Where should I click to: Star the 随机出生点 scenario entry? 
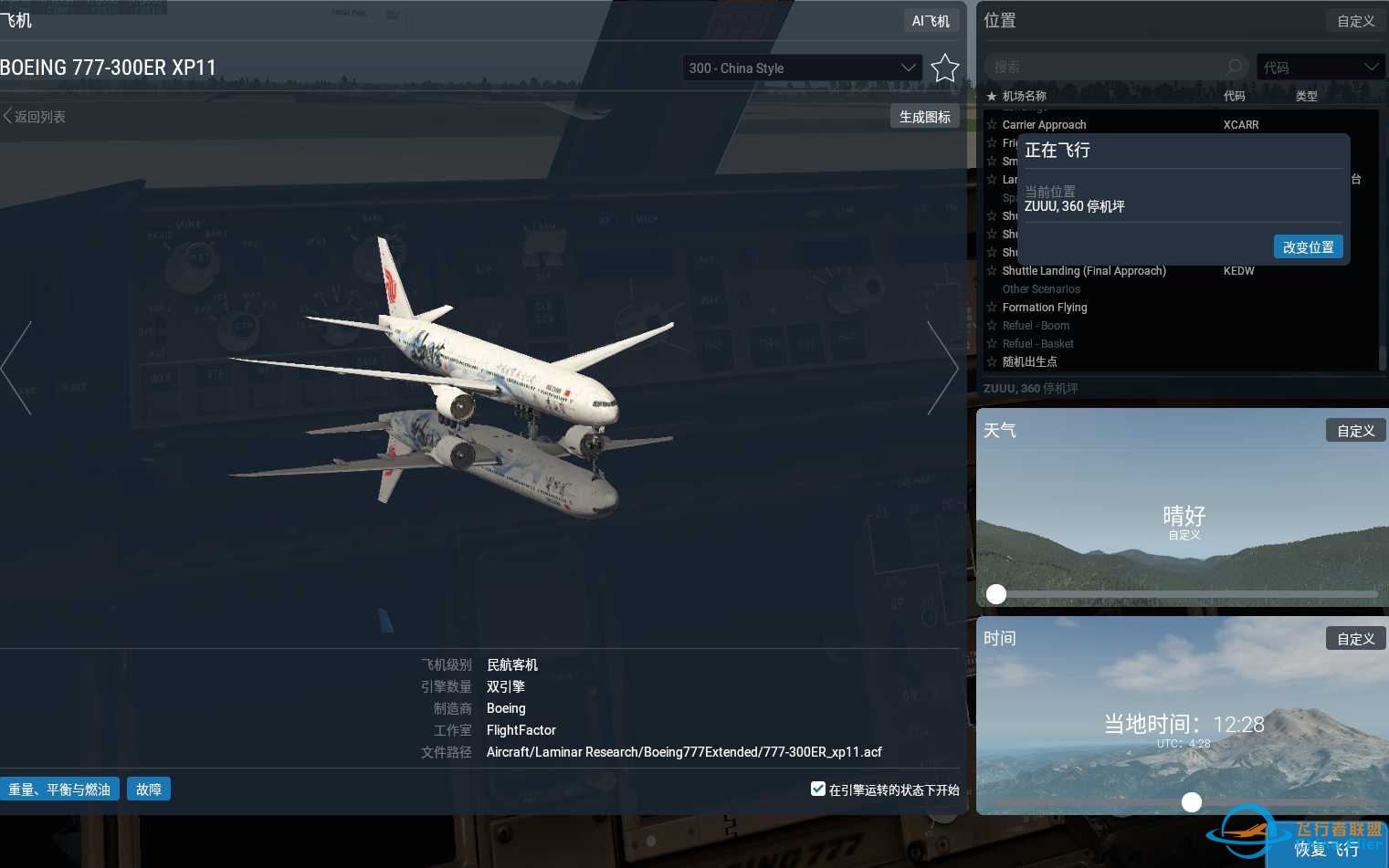point(992,361)
